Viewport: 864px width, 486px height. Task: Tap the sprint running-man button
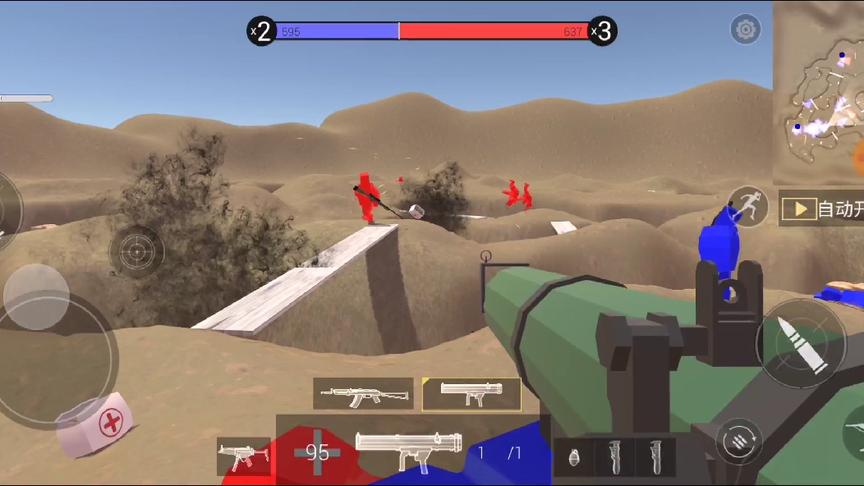747,207
